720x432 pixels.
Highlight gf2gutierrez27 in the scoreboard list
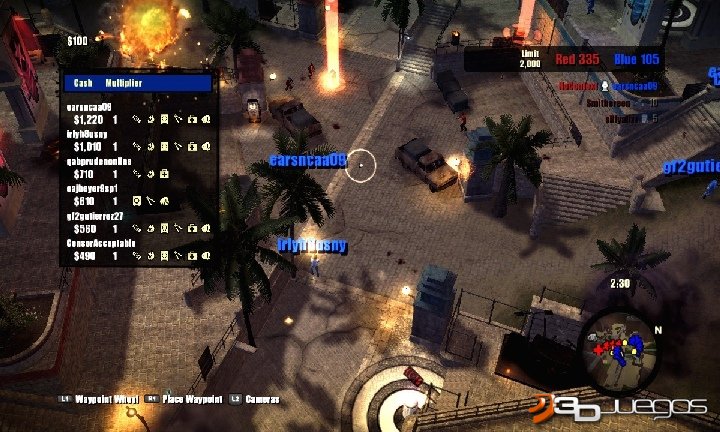138,222
